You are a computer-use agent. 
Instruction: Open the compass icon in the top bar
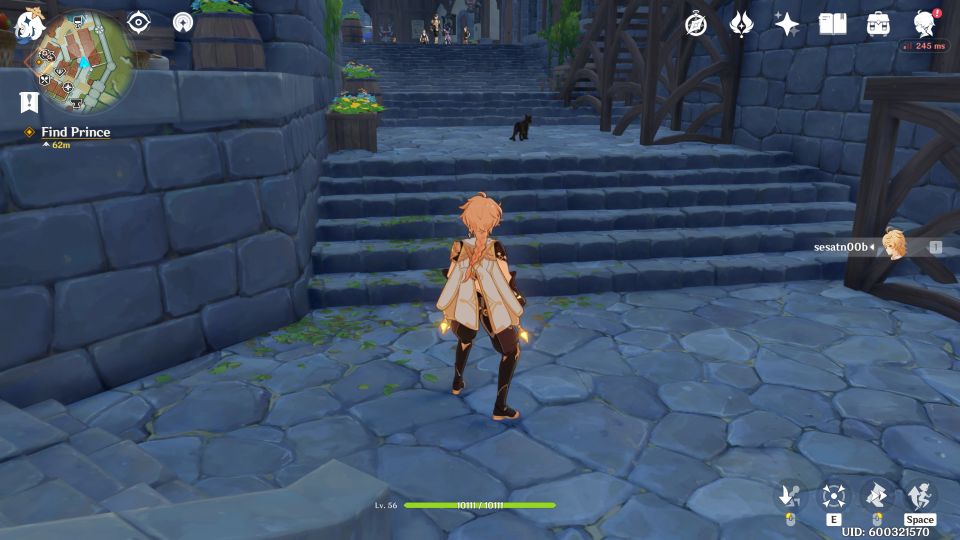point(696,24)
